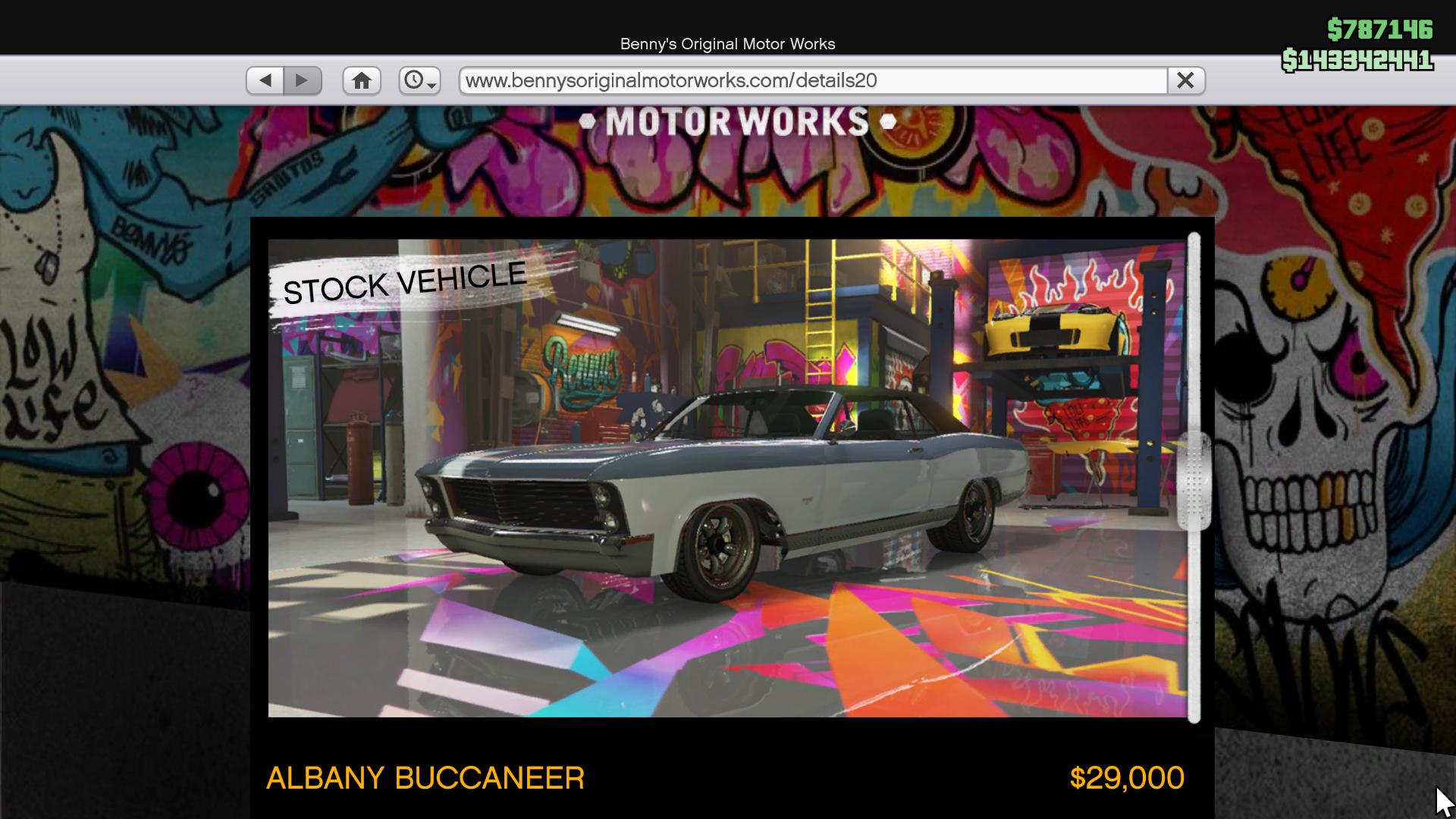The height and width of the screenshot is (819, 1456).
Task: Expand the small chevron beside the clock icon
Action: (431, 84)
